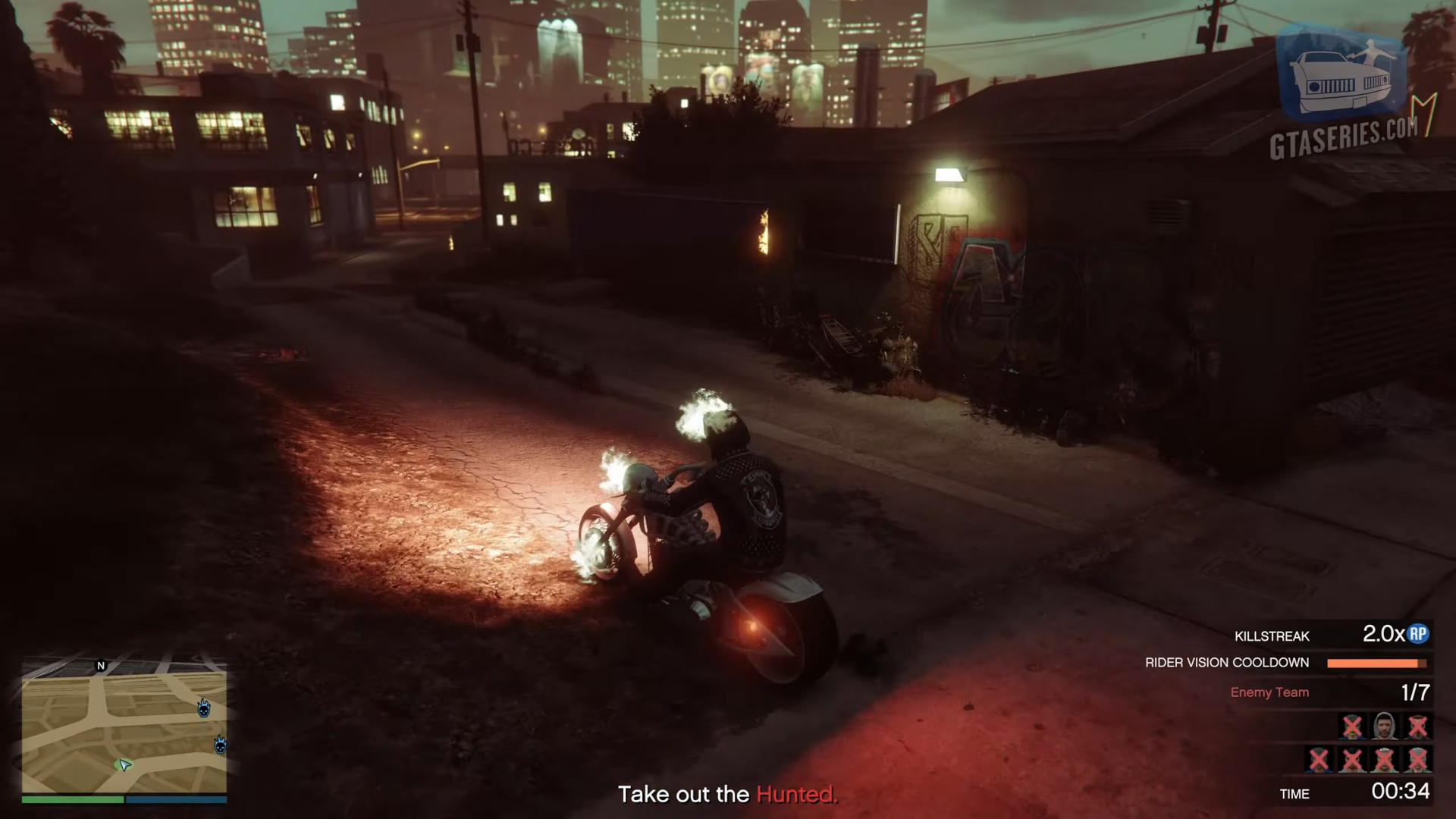This screenshot has width=1456, height=819.
Task: Click the blue RP icon beside killstreak
Action: (1418, 635)
